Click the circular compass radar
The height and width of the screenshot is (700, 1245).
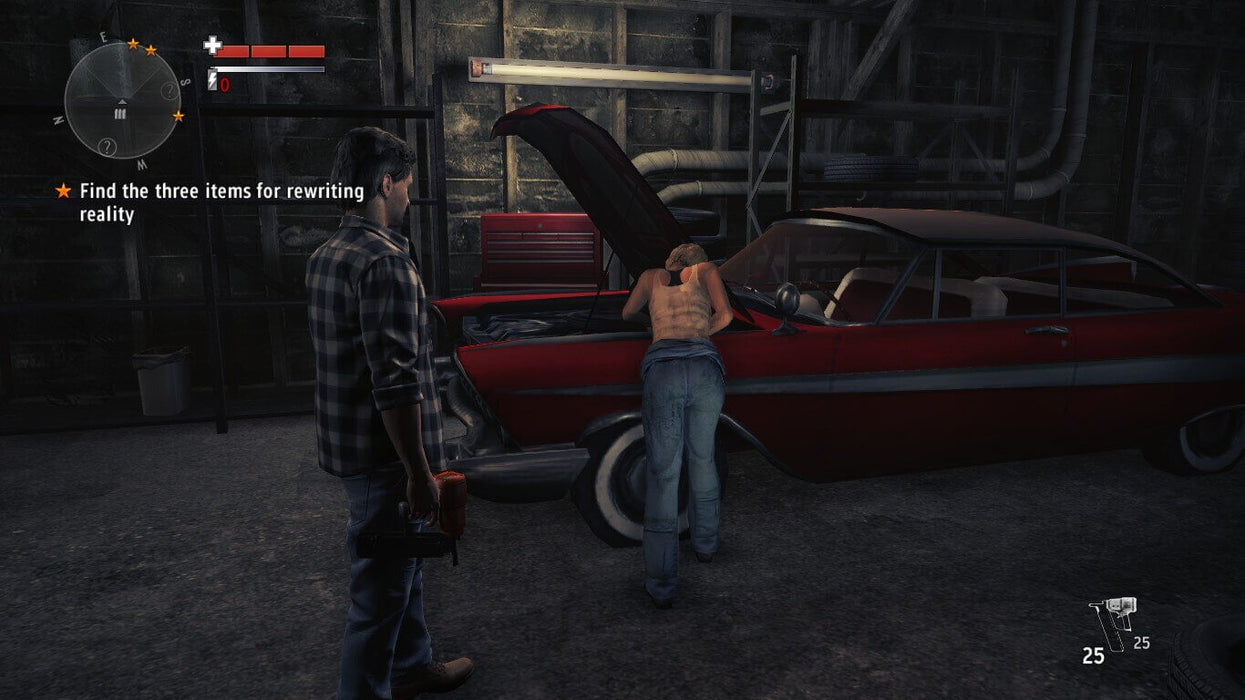[x=122, y=100]
